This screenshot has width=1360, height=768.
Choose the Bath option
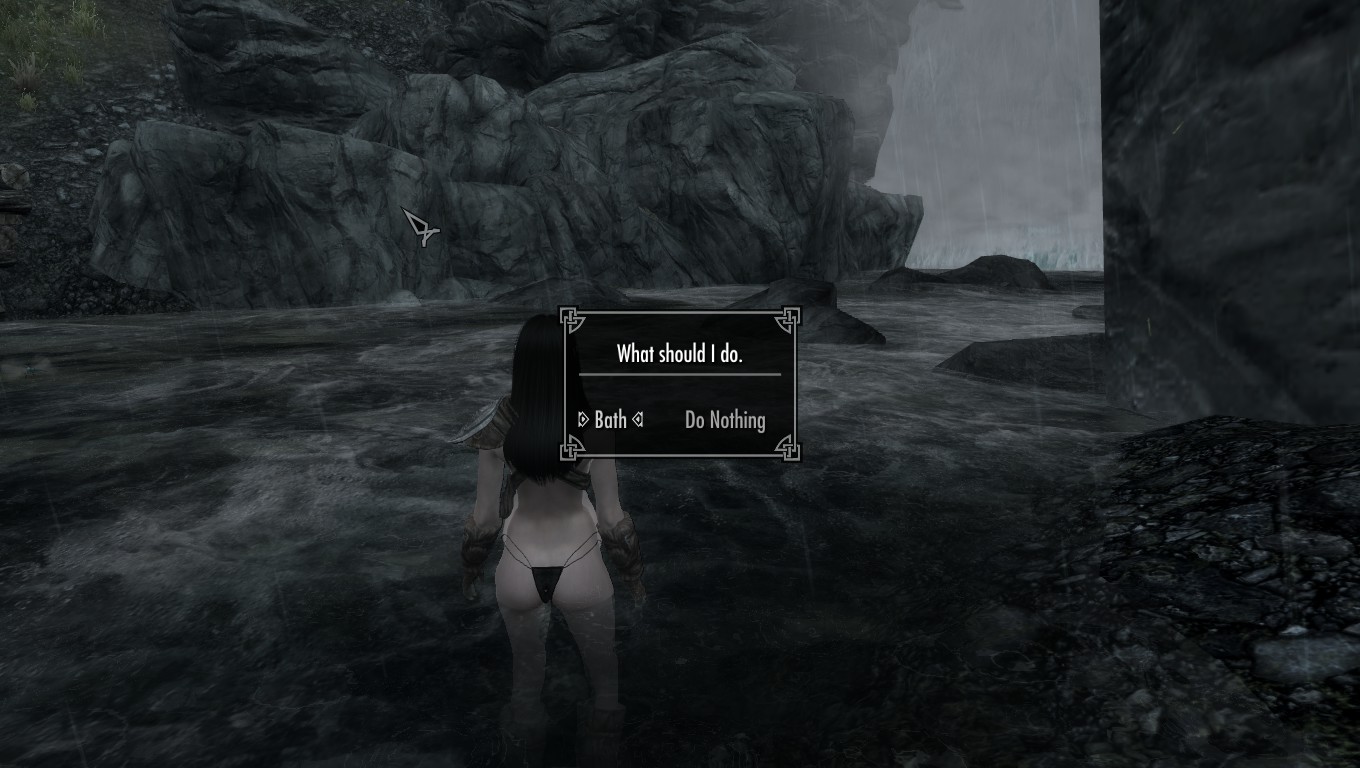(610, 420)
